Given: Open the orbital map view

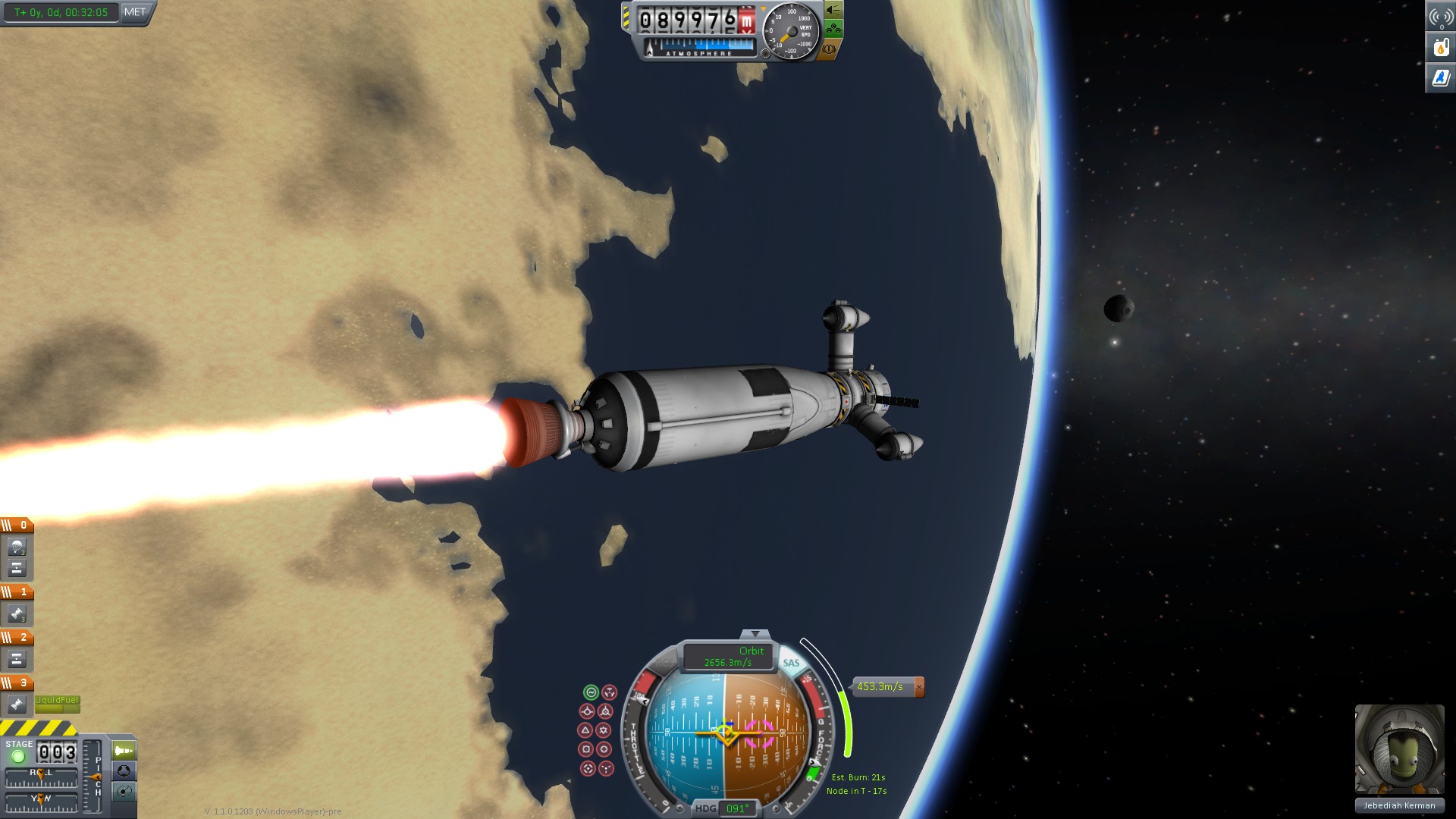Looking at the screenshot, I should point(124,792).
